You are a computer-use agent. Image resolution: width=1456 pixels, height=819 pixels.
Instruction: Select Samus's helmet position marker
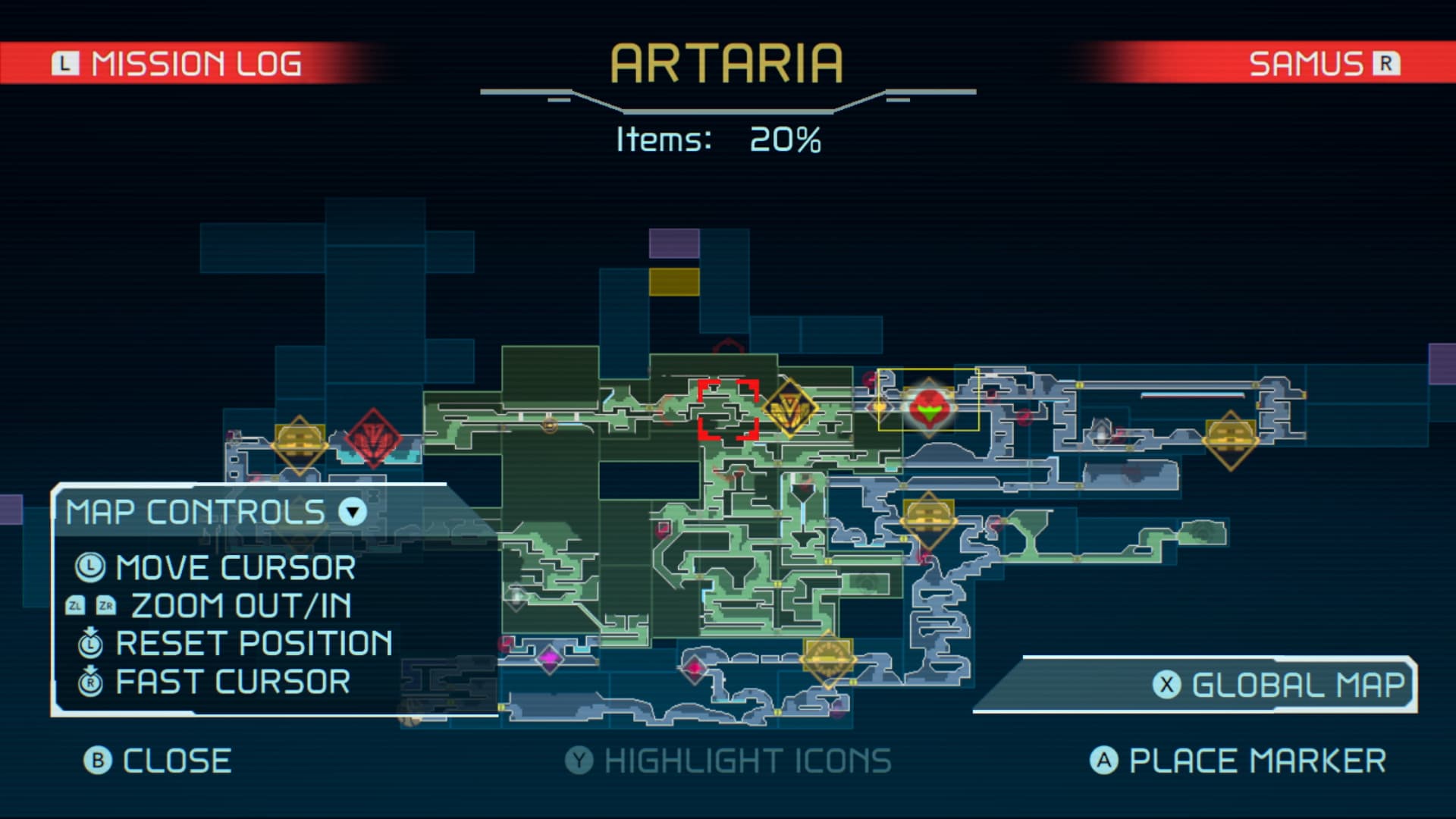point(929,408)
